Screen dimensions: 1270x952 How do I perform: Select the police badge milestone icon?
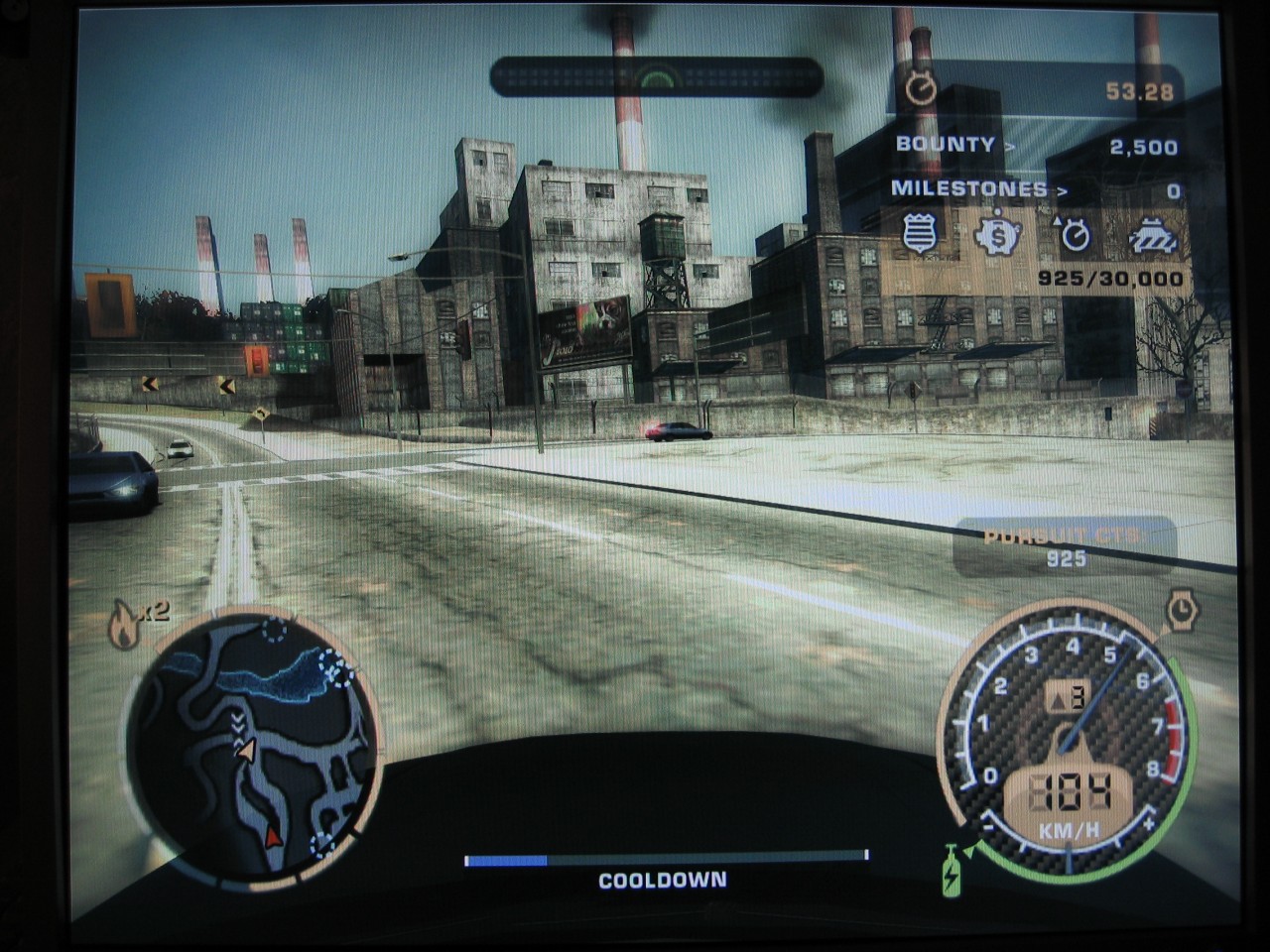click(x=920, y=236)
